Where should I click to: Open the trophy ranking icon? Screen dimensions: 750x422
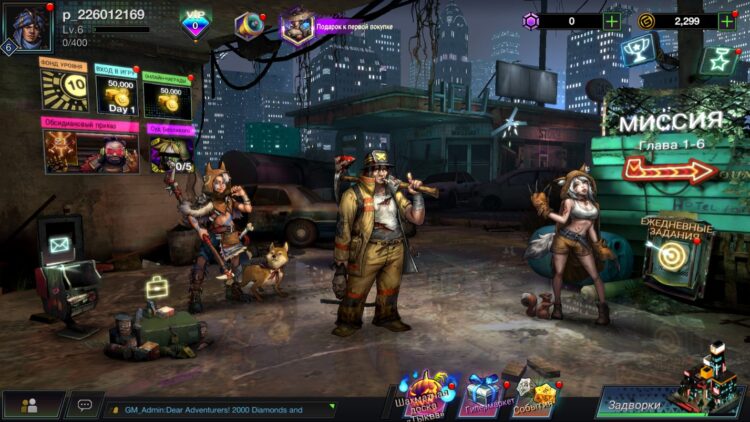[637, 48]
